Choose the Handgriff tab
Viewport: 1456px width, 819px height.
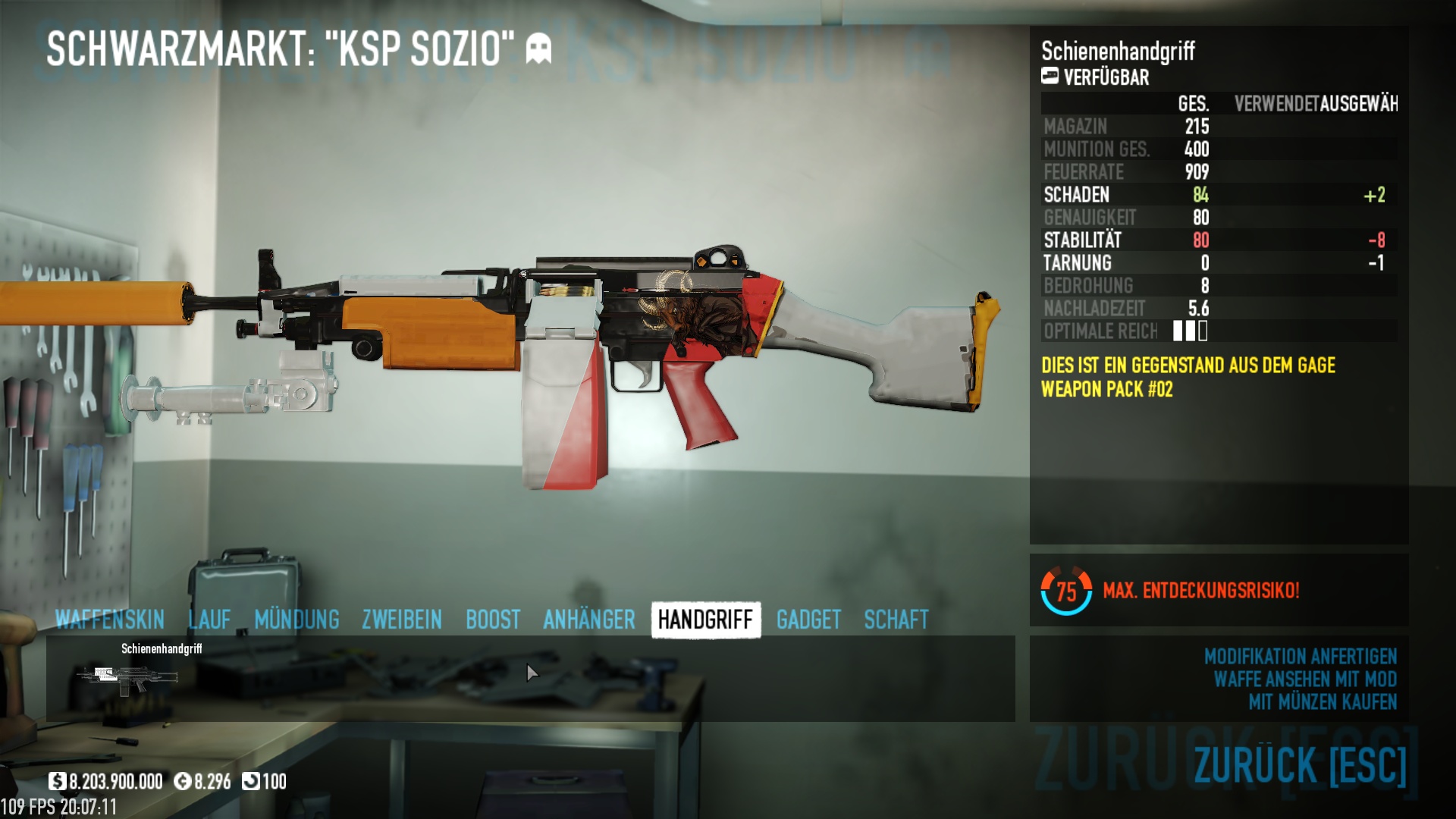click(x=705, y=620)
